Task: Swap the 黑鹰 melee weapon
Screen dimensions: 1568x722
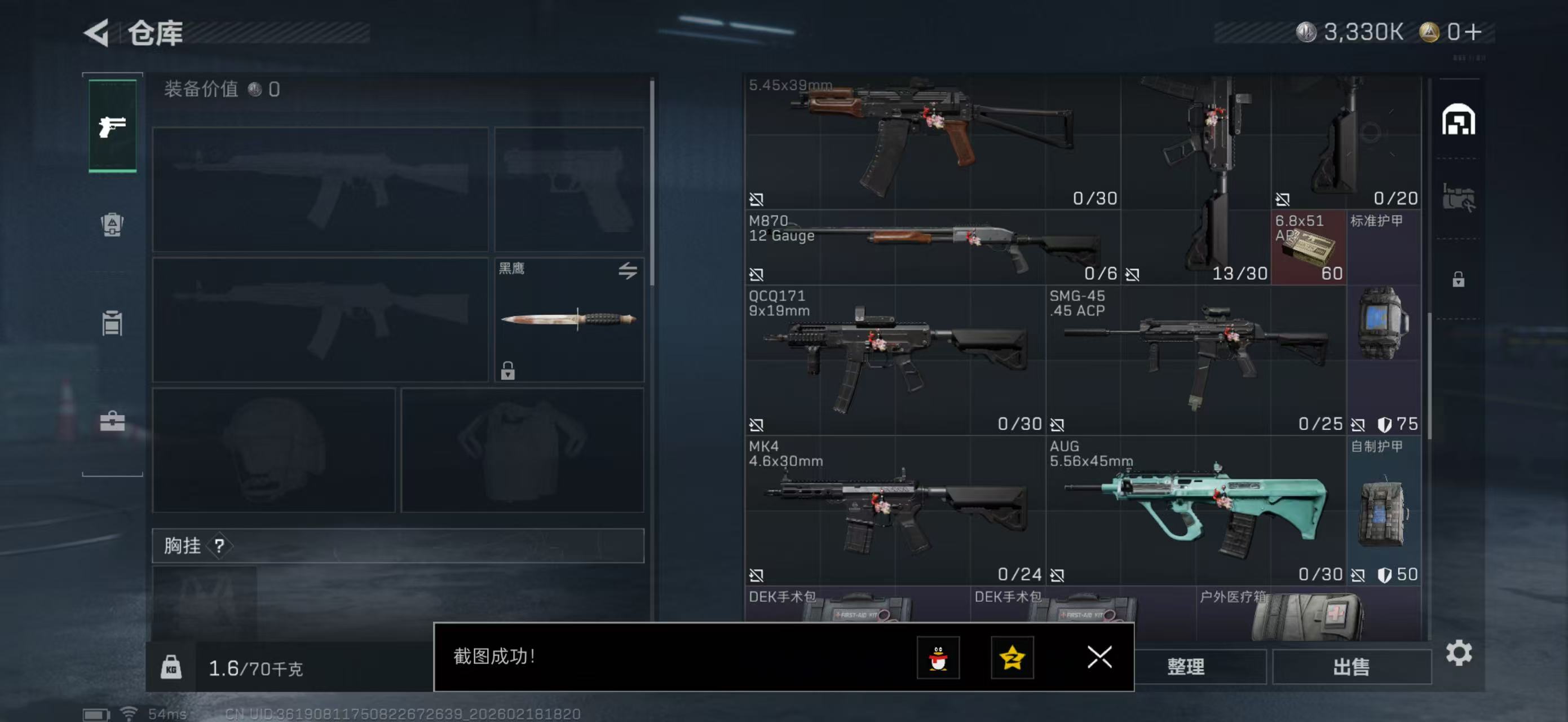Action: click(x=628, y=270)
